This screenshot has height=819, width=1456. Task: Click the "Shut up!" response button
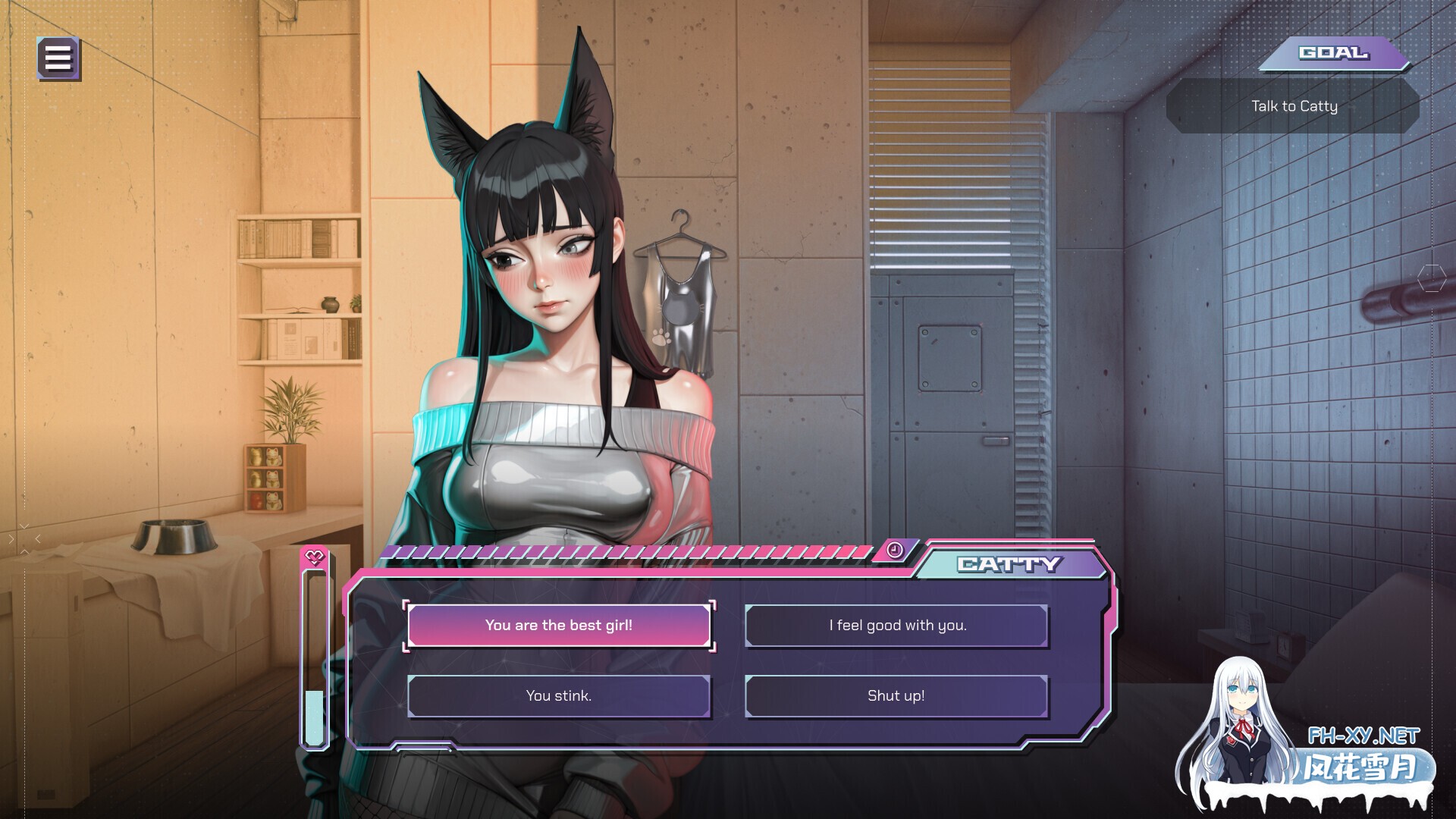(896, 695)
